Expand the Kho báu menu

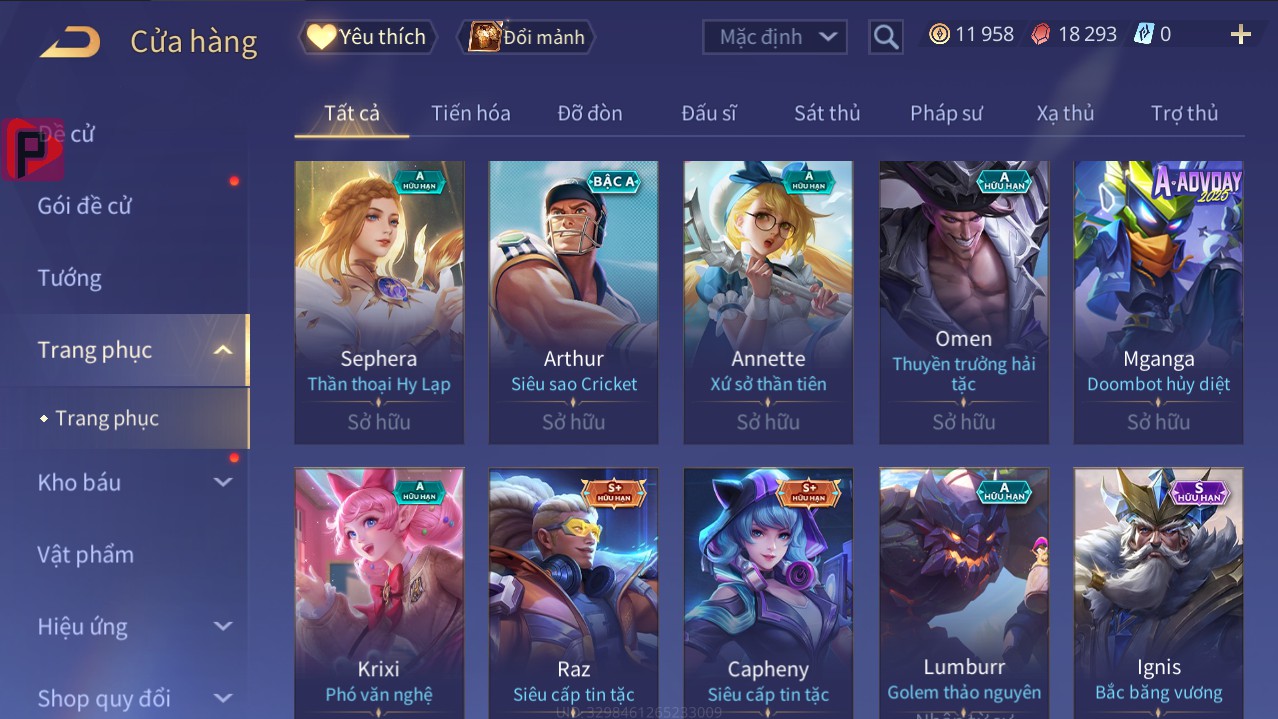135,482
